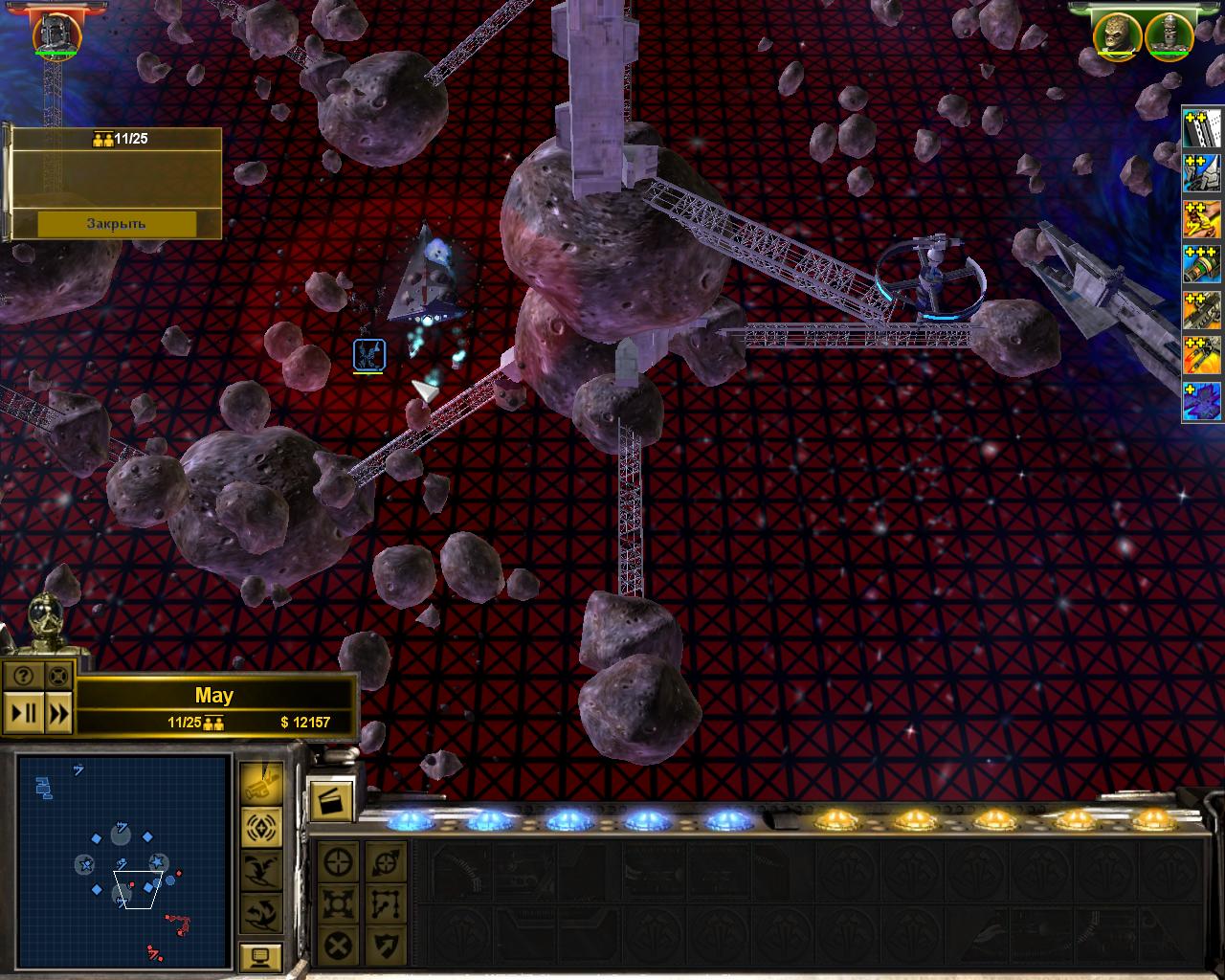Toggle the play/pause game button
This screenshot has height=980, width=1225.
[x=23, y=713]
